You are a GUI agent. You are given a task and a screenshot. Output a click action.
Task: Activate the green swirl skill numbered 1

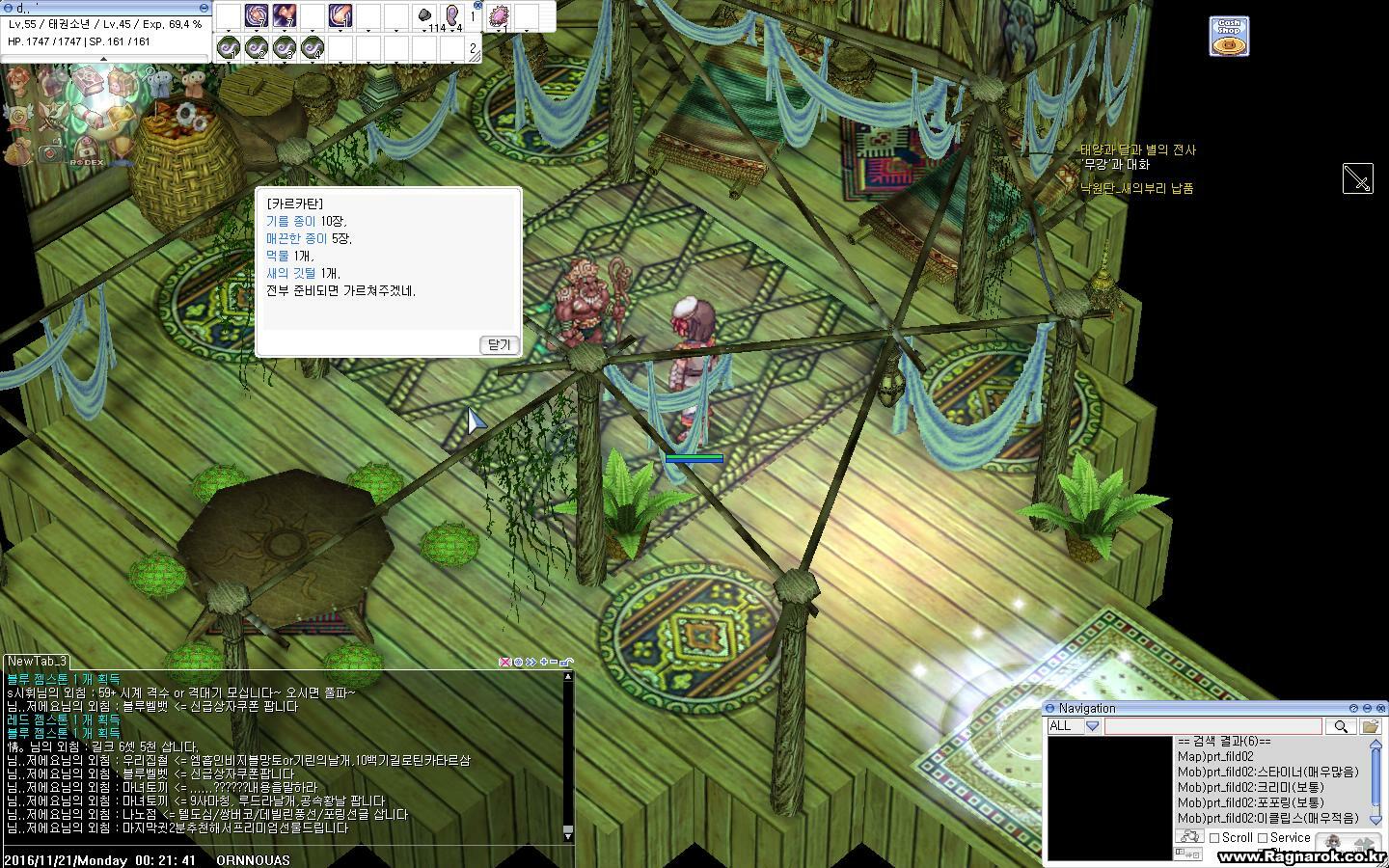(x=229, y=47)
